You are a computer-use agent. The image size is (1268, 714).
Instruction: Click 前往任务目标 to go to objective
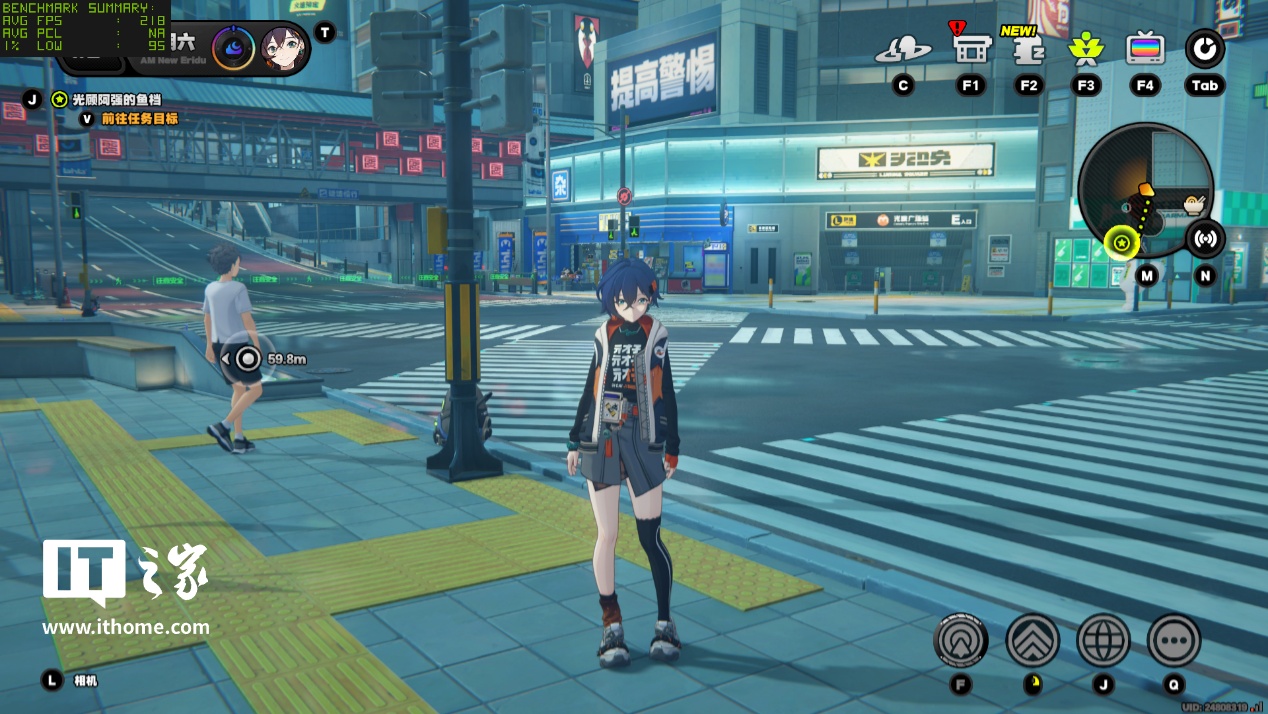139,118
